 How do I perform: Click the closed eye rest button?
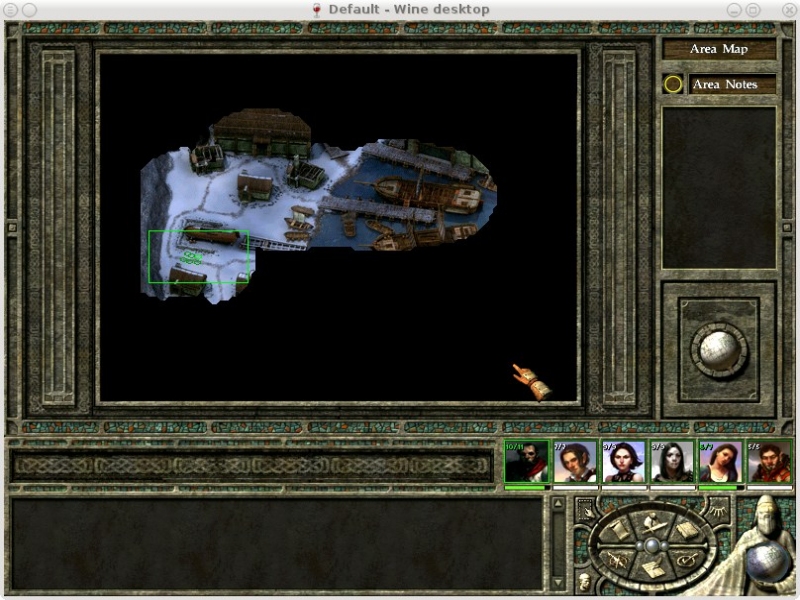[718, 510]
